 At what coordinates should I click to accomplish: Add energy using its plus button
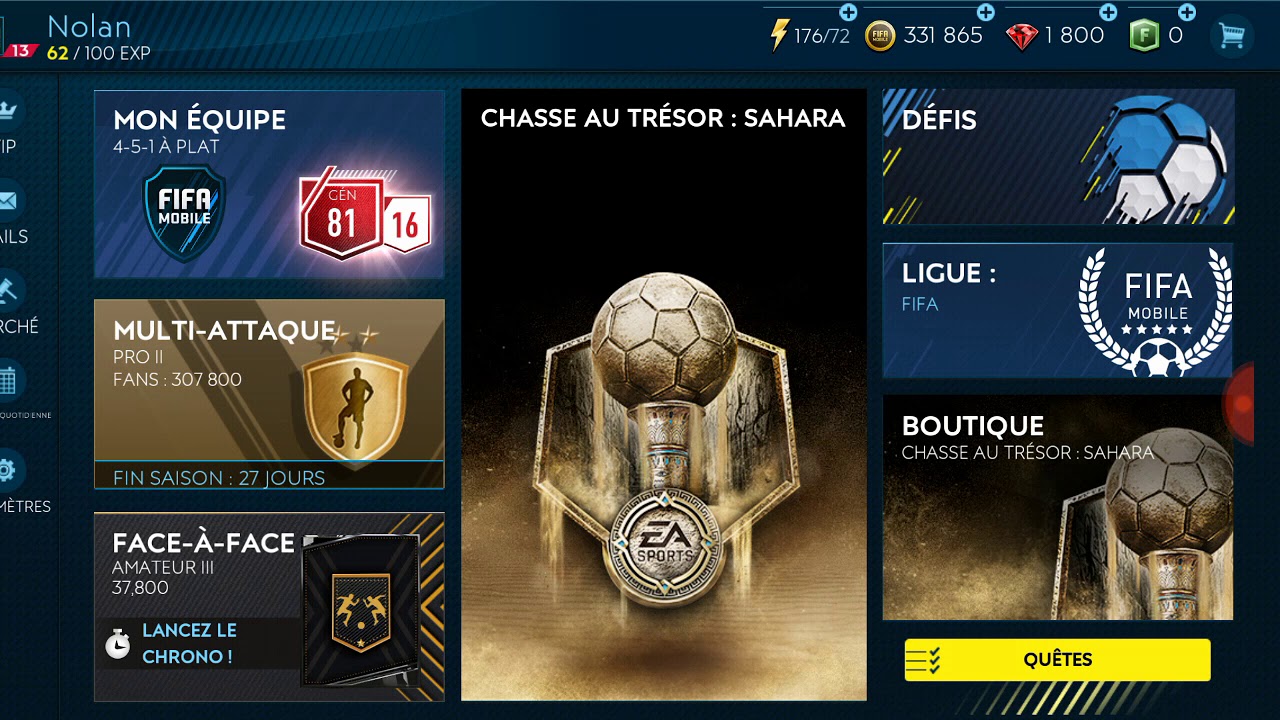[x=848, y=13]
